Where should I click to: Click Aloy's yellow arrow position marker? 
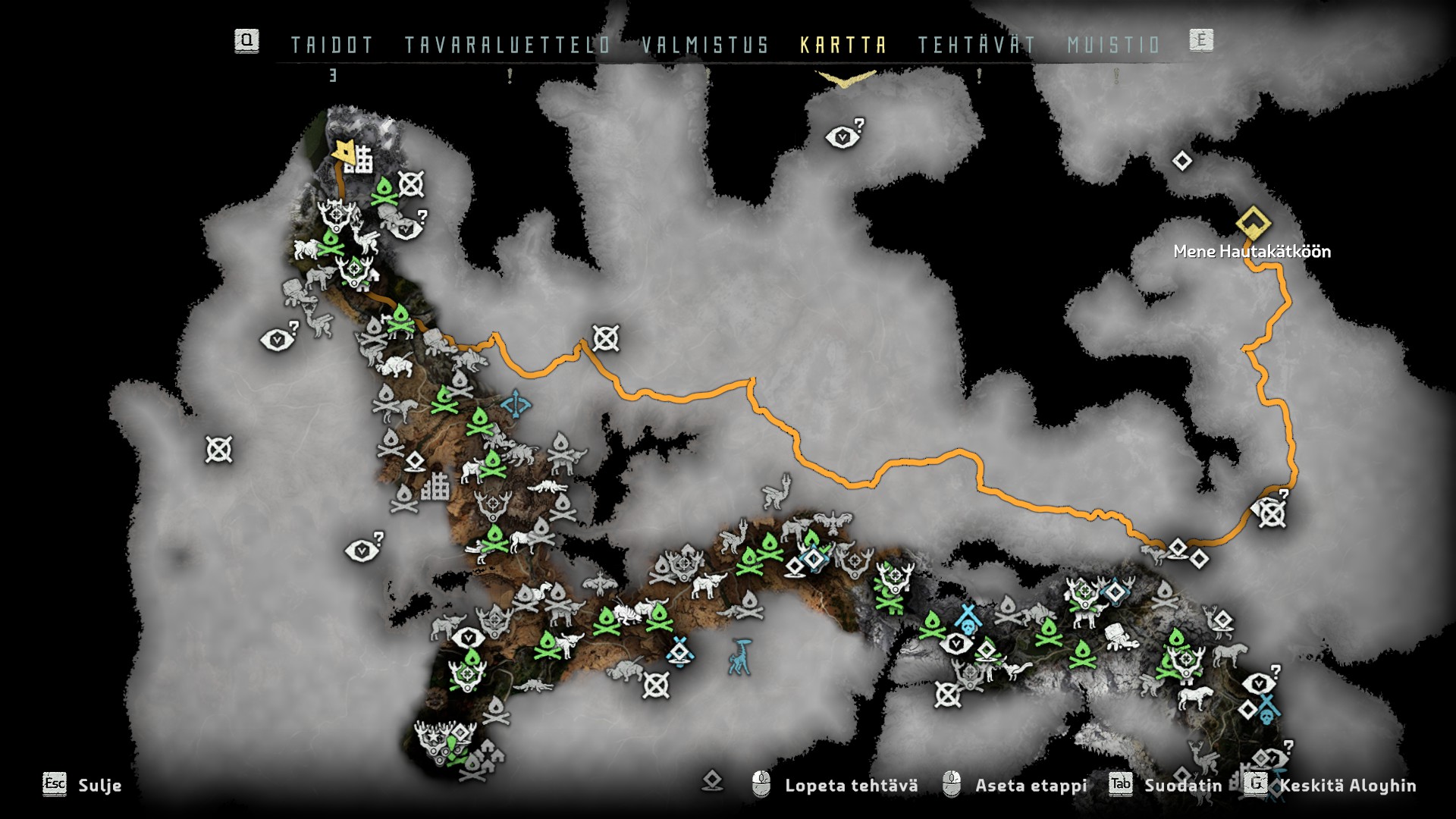[x=344, y=152]
